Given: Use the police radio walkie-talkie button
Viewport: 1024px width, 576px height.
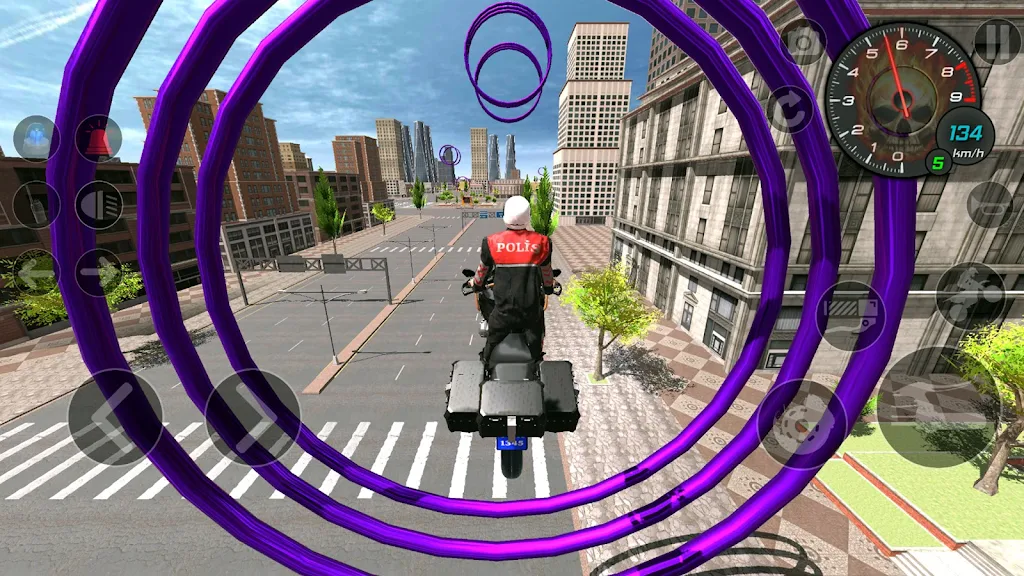Looking at the screenshot, I should click(37, 205).
